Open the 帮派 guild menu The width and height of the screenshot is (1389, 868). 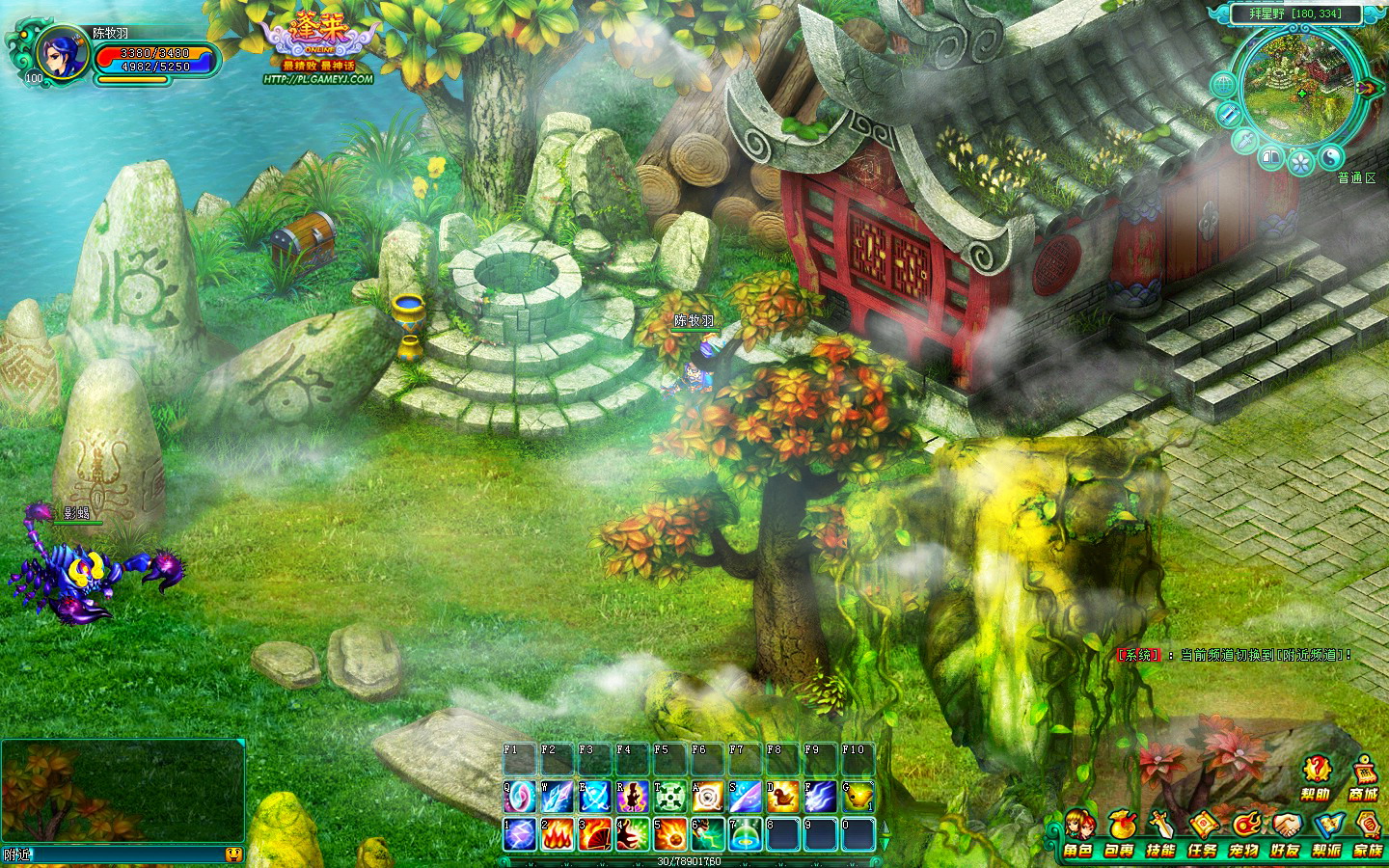pos(1327,835)
